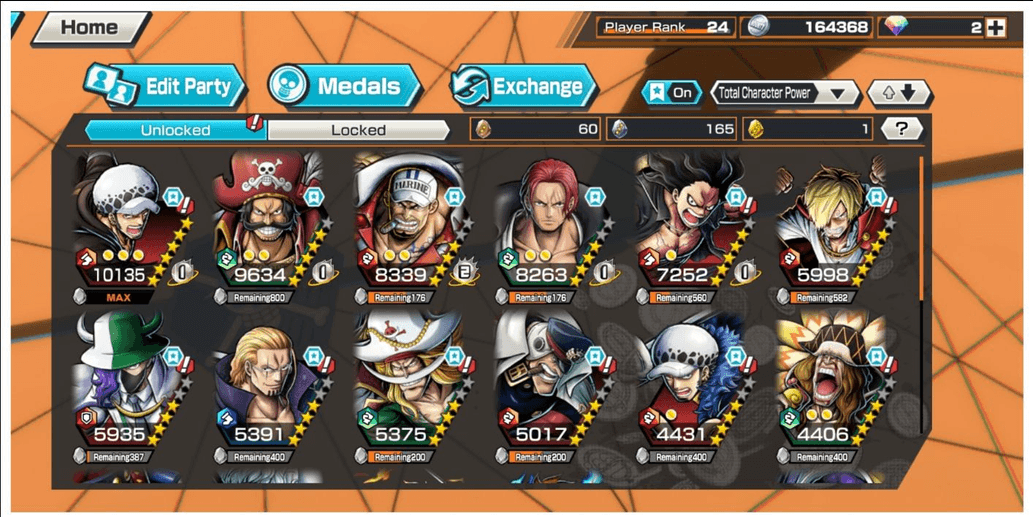
Task: Open the Medals screen
Action: [345, 86]
